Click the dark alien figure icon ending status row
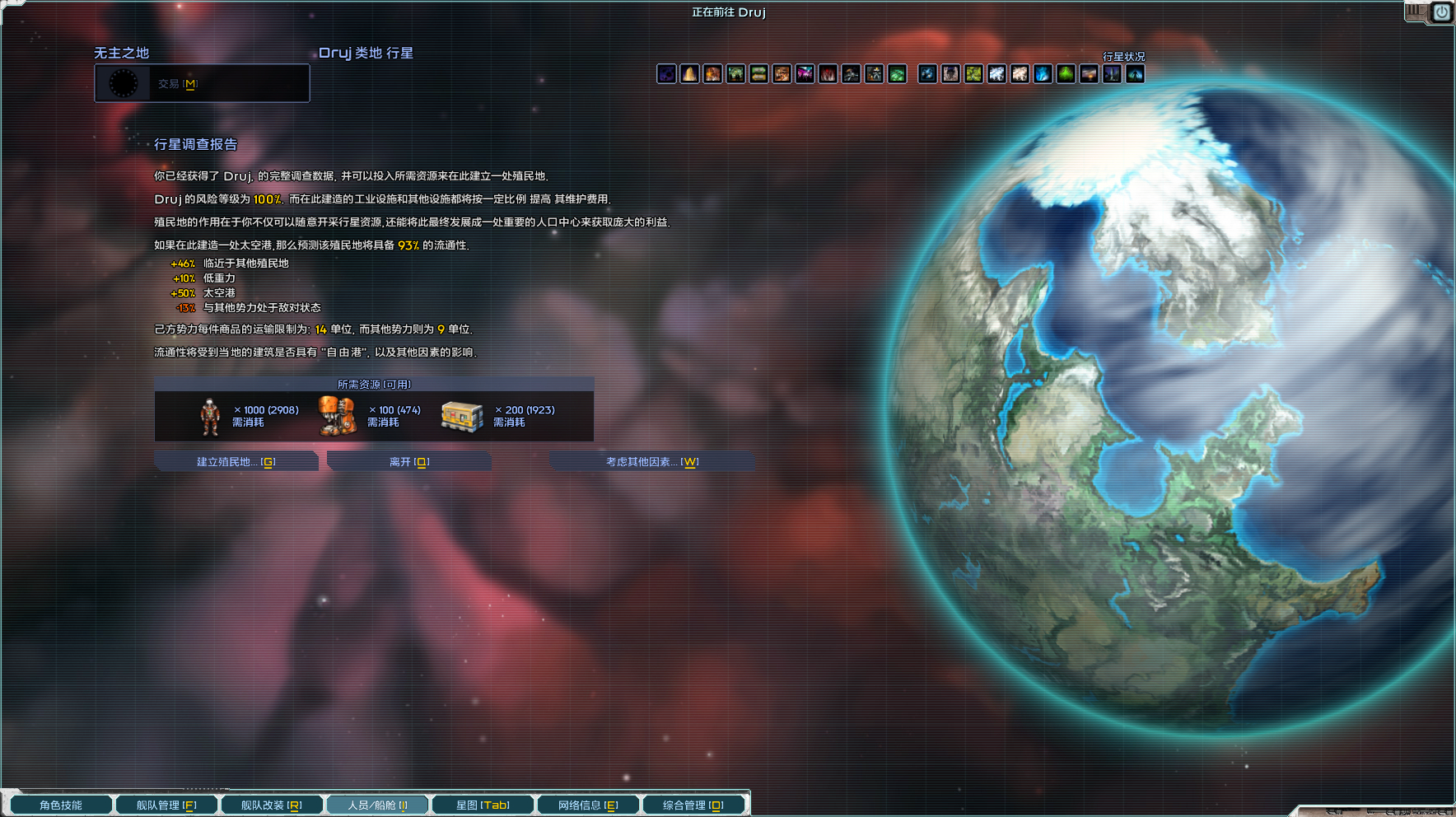 pyautogui.click(x=1135, y=74)
